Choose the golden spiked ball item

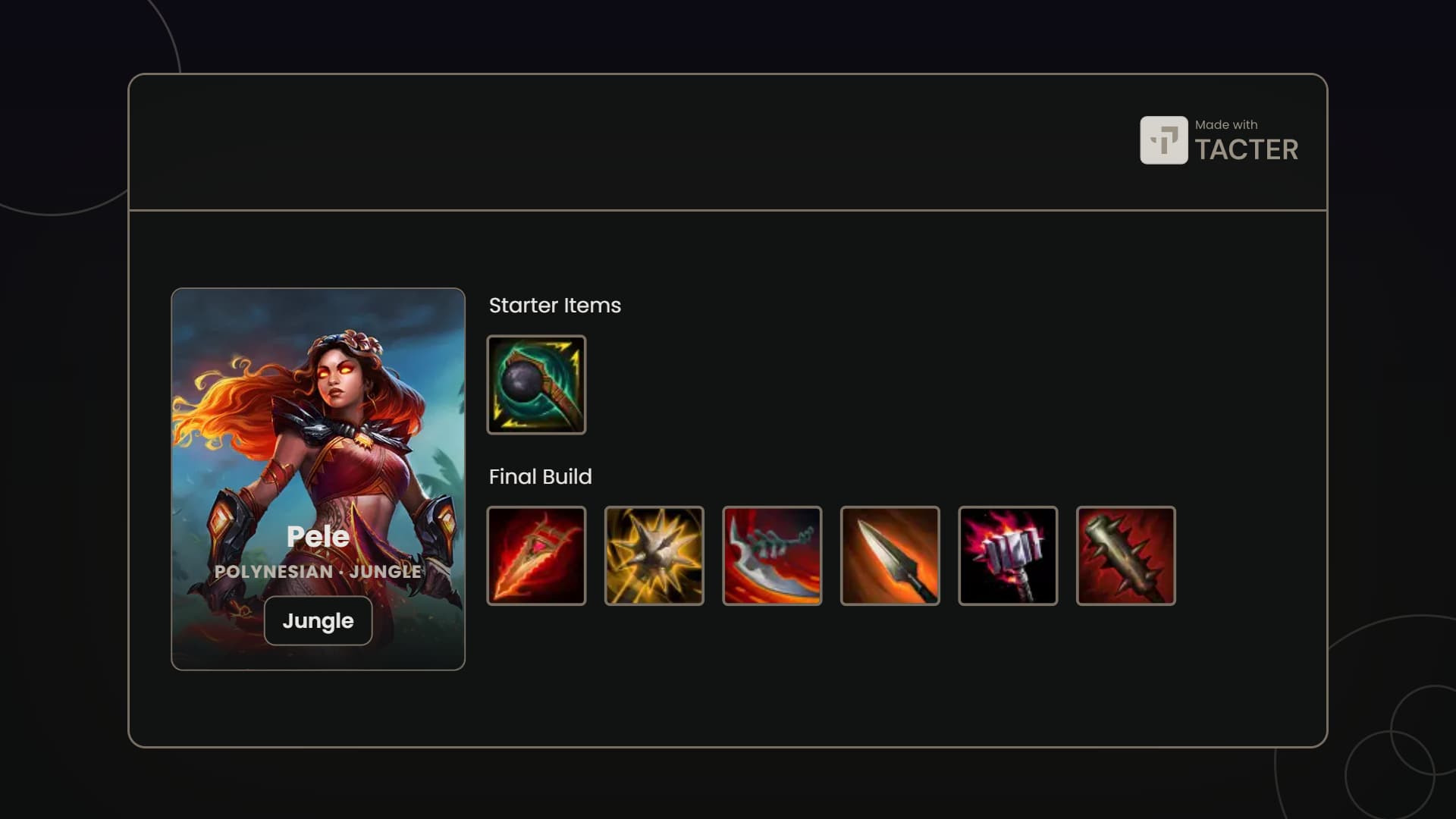coord(654,556)
